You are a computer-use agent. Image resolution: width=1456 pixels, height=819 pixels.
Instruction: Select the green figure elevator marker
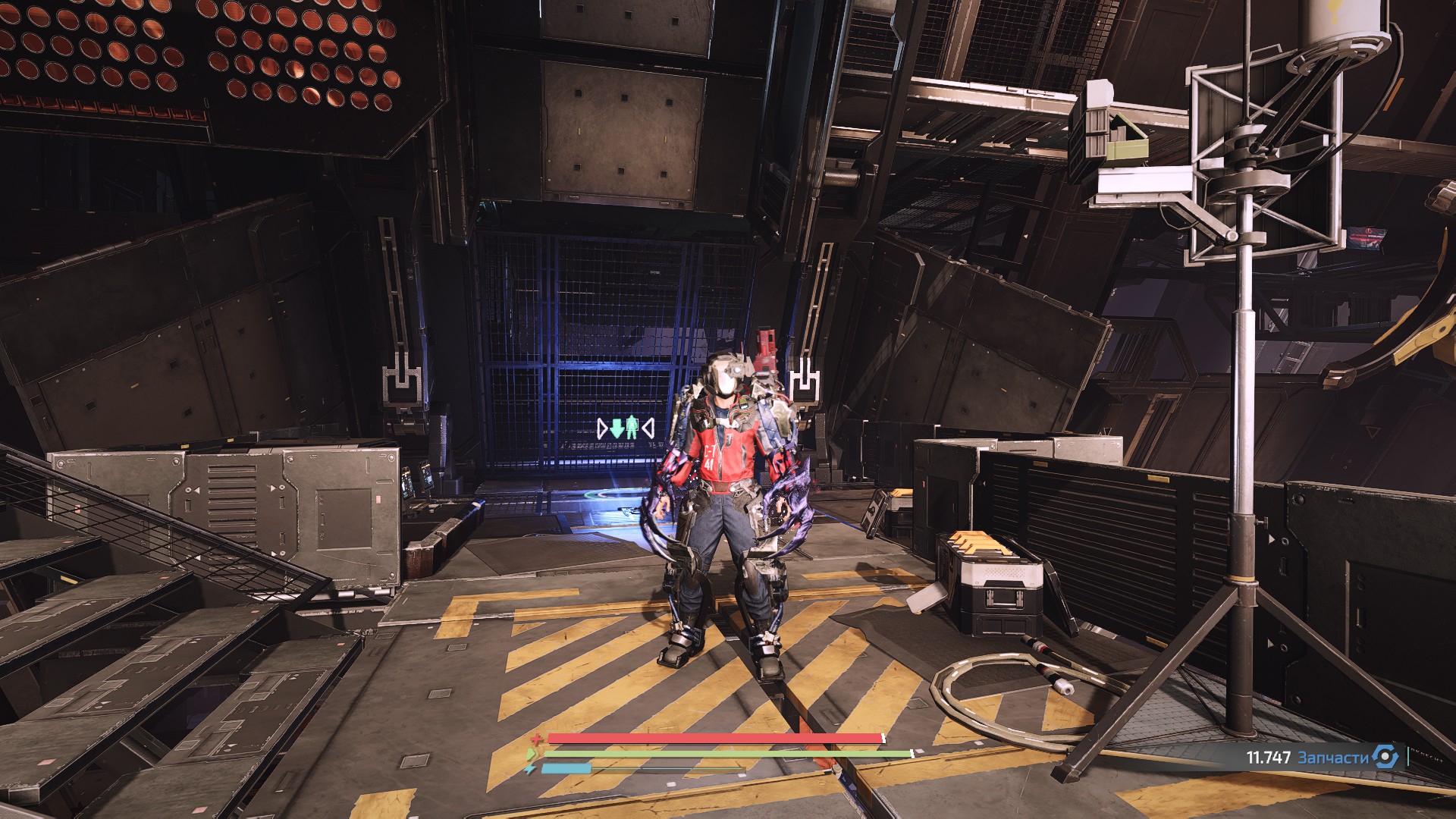[632, 428]
